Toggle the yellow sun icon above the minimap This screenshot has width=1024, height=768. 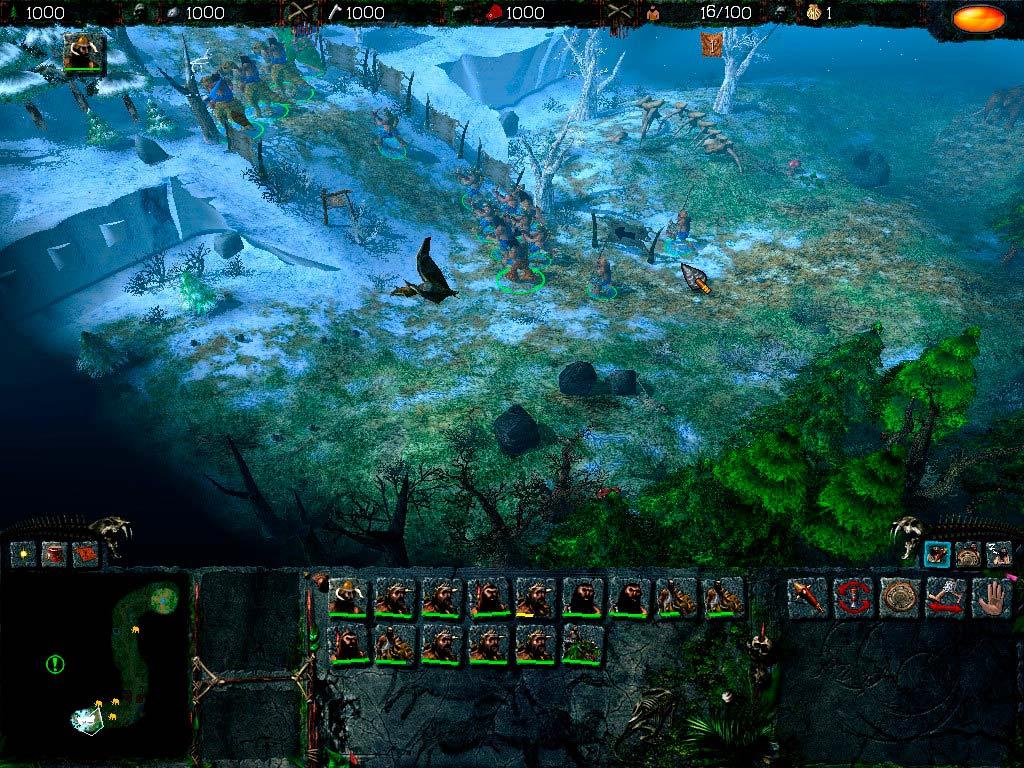click(x=23, y=553)
